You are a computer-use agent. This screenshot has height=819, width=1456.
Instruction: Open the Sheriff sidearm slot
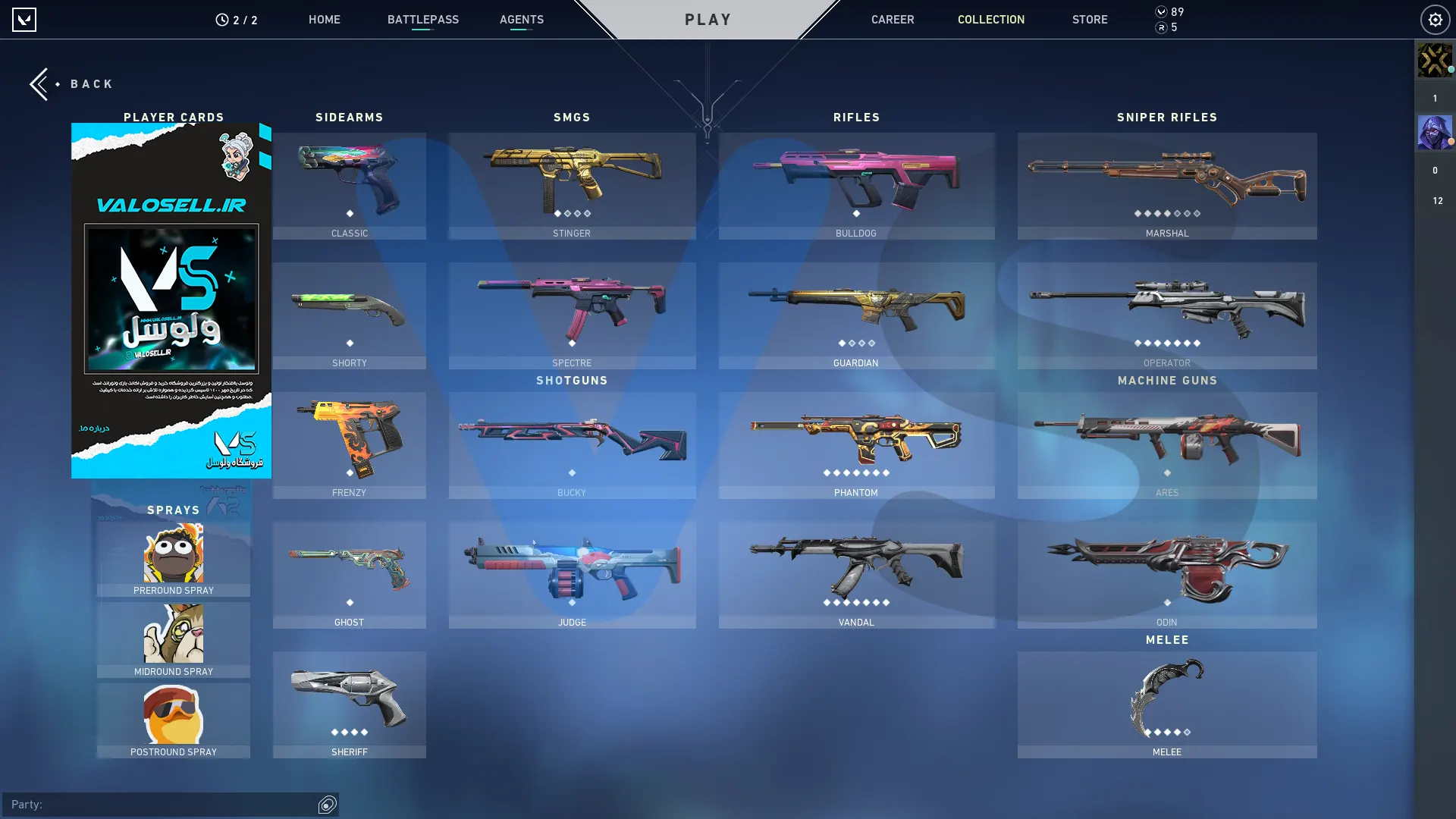349,704
